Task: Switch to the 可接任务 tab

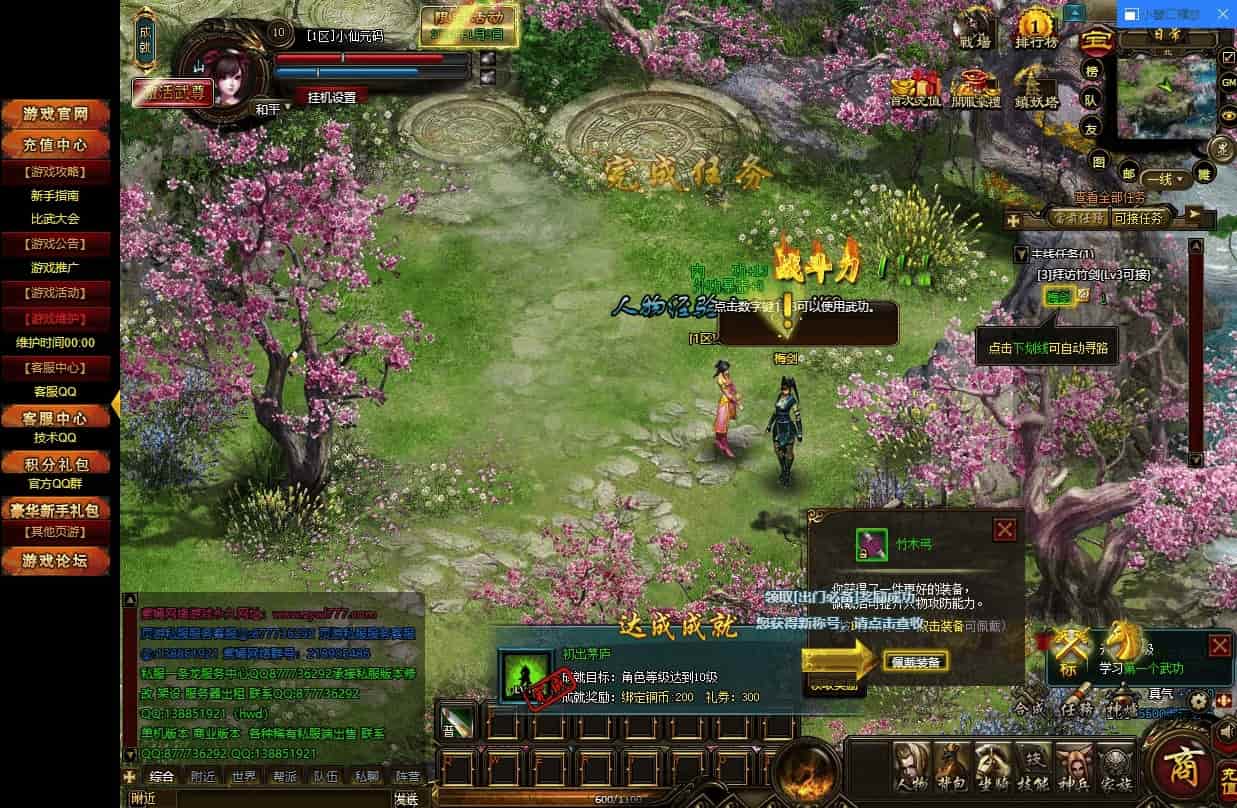Action: coord(1138,217)
